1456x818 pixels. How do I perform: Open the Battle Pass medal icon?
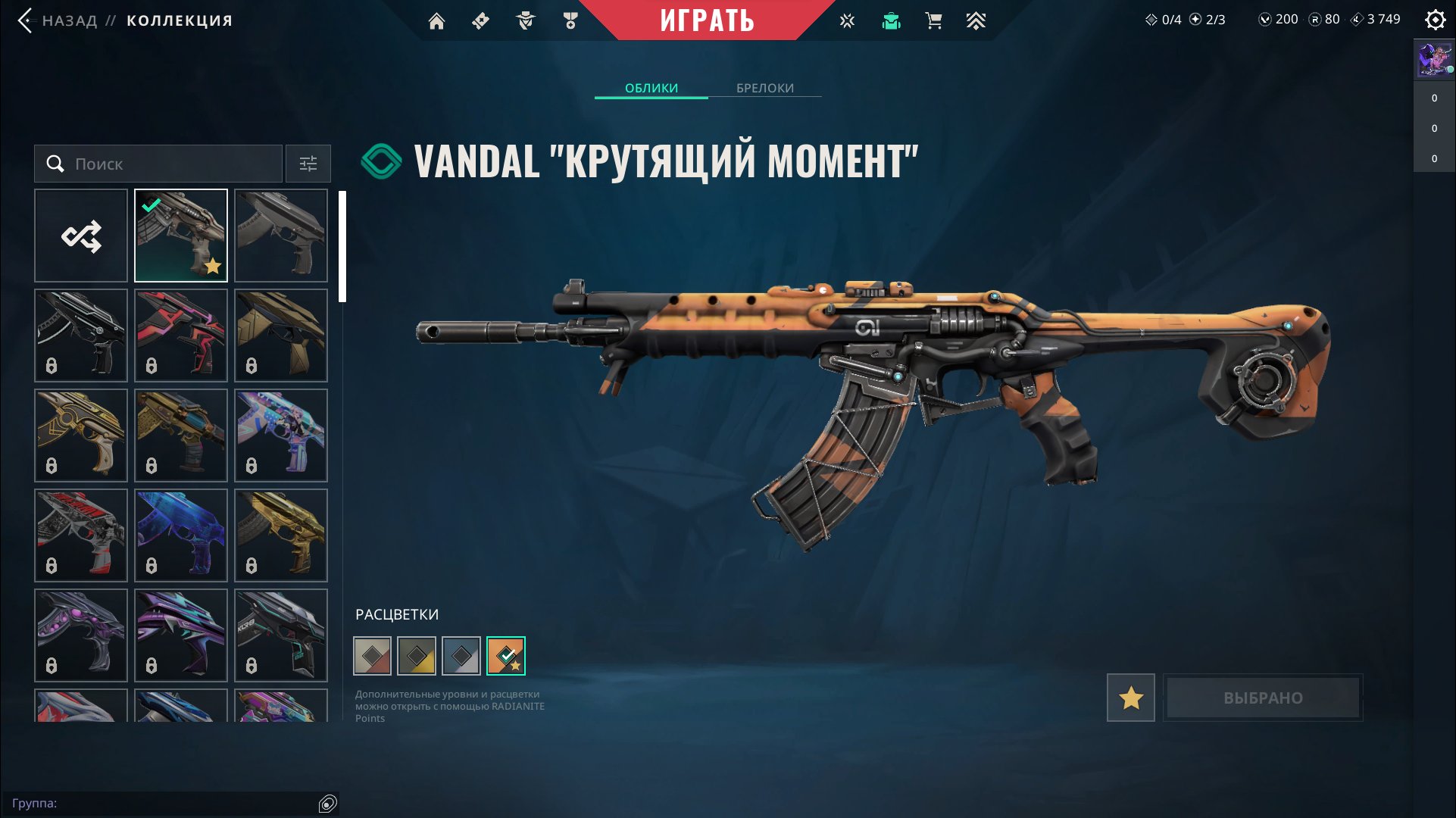[570, 20]
